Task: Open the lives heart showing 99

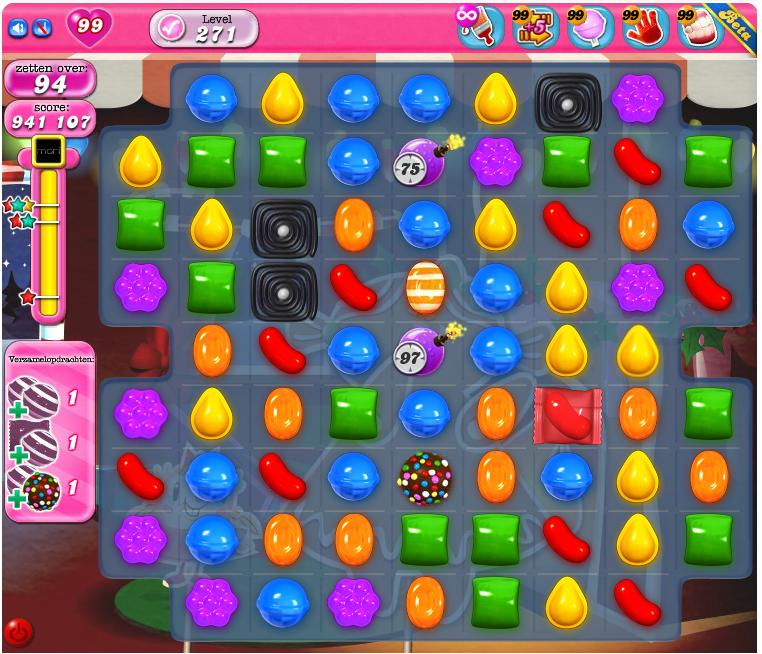Action: (x=90, y=26)
